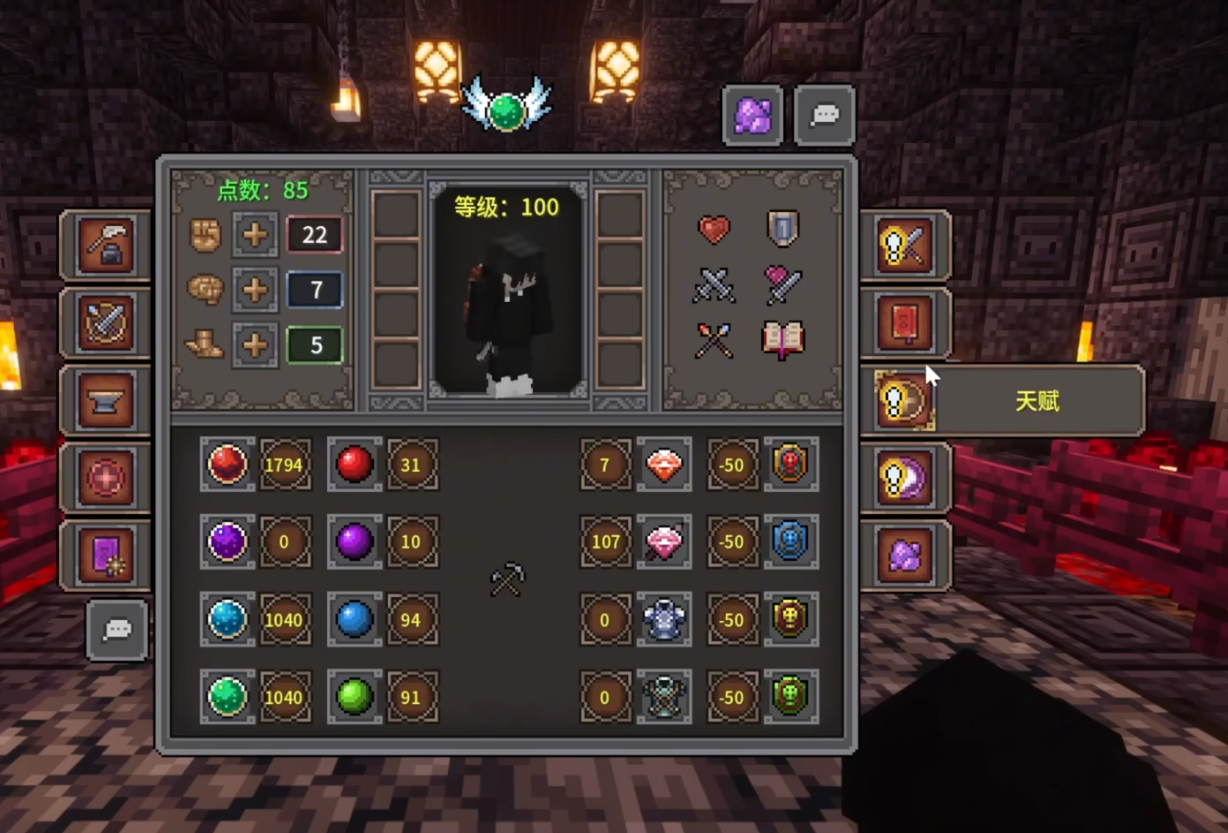Open the purple card tab
1228x833 pixels.
coord(107,556)
